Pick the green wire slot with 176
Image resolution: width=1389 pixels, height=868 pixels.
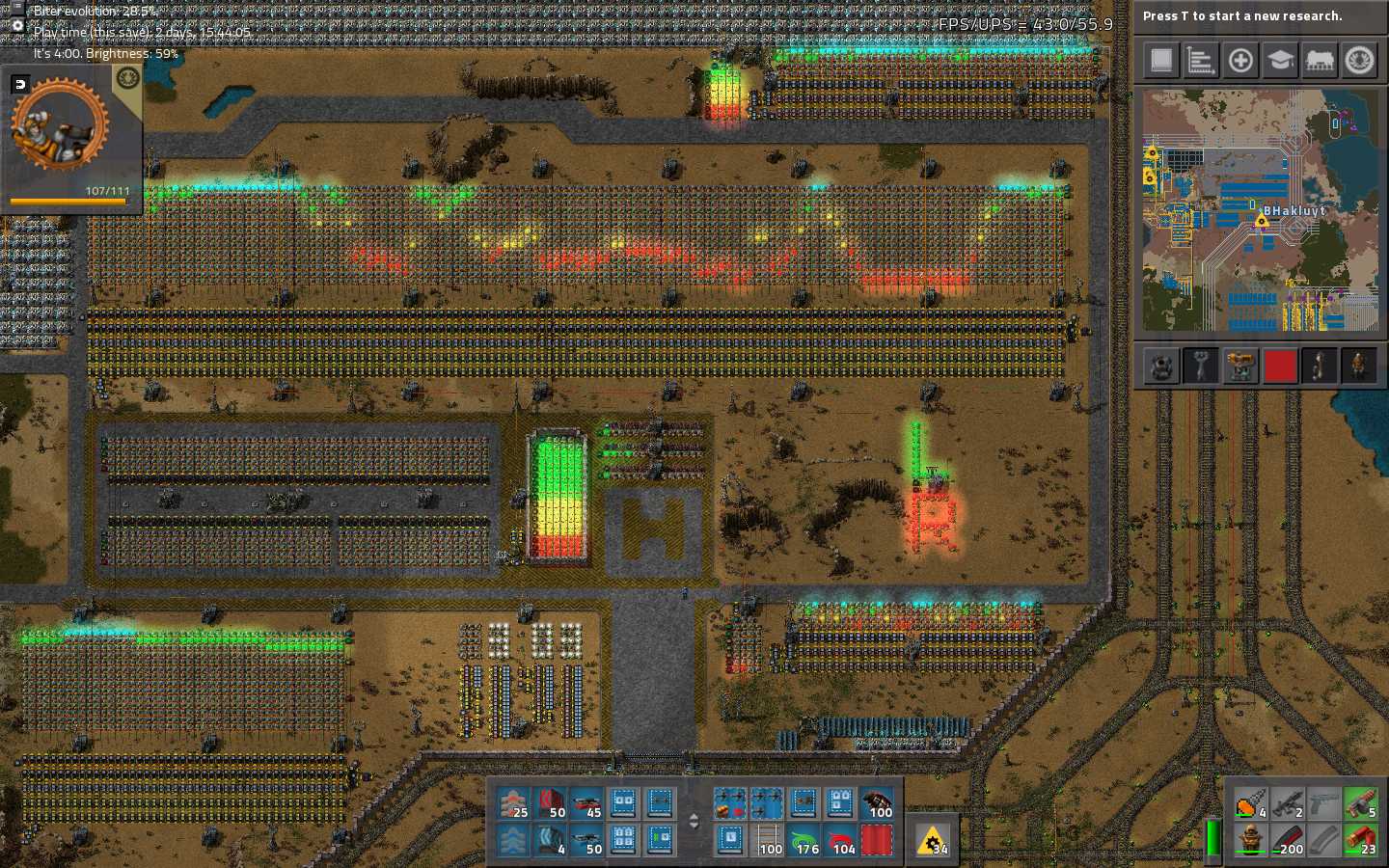[x=804, y=840]
